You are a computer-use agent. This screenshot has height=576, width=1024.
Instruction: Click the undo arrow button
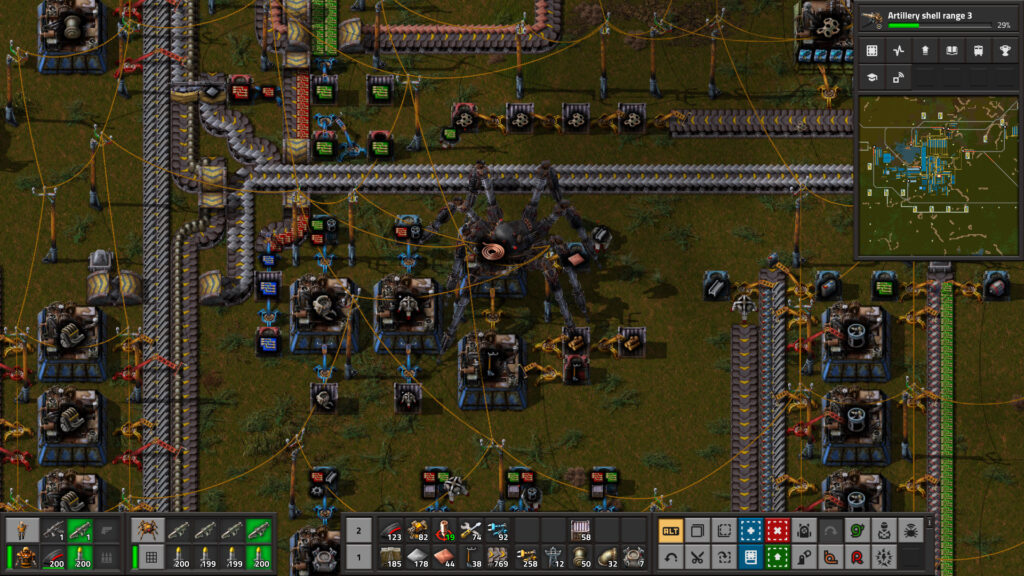pyautogui.click(x=670, y=557)
